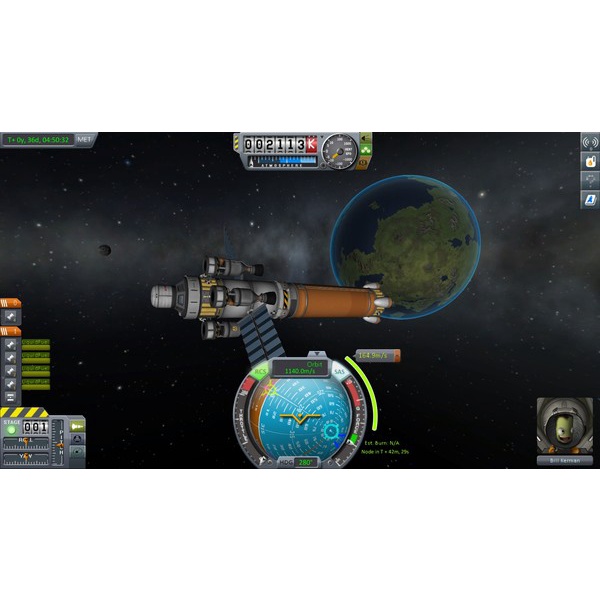The height and width of the screenshot is (600, 600).
Task: Toggle the RCS indicator on the navball
Action: click(x=260, y=371)
